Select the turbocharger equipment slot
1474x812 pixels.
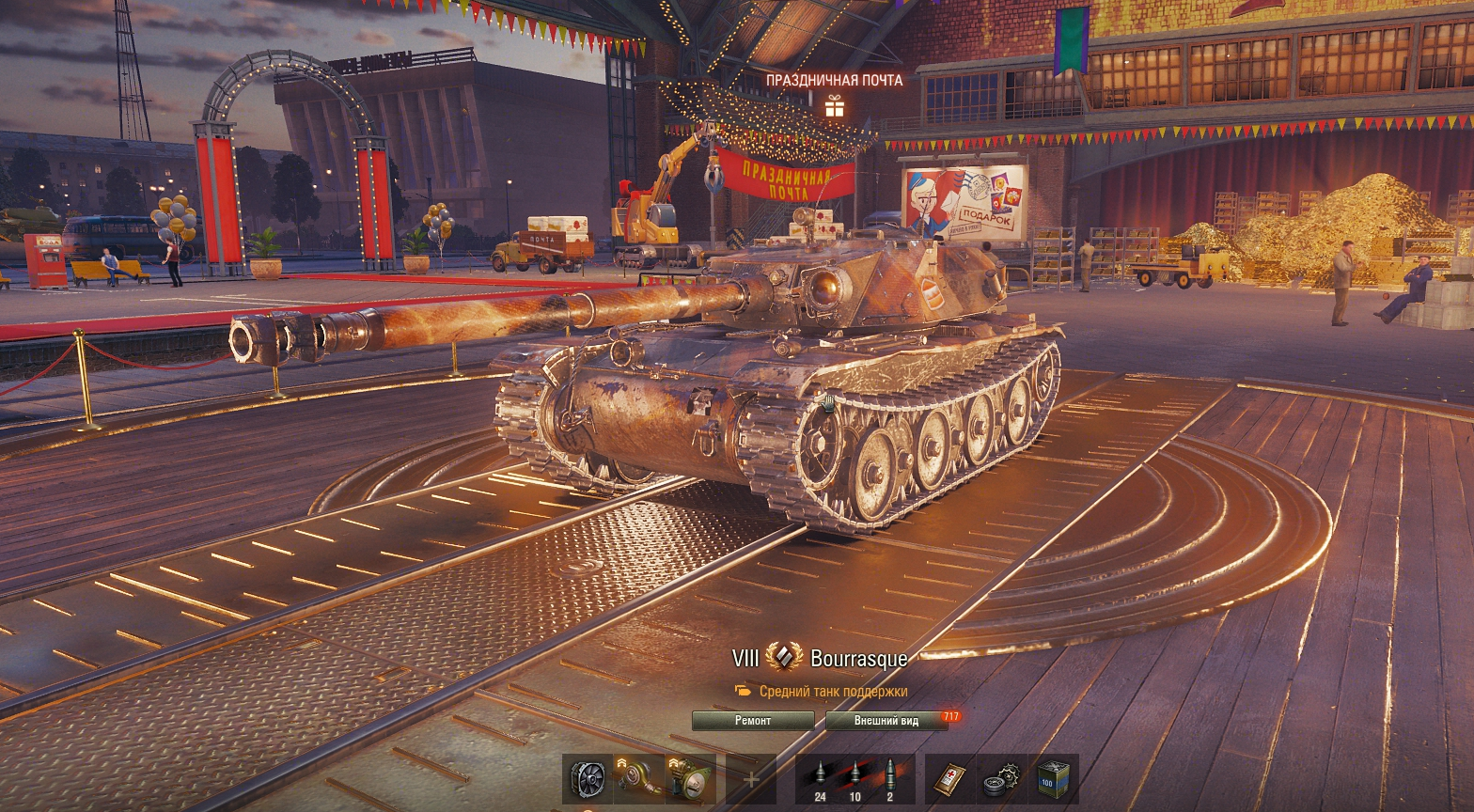click(x=639, y=779)
